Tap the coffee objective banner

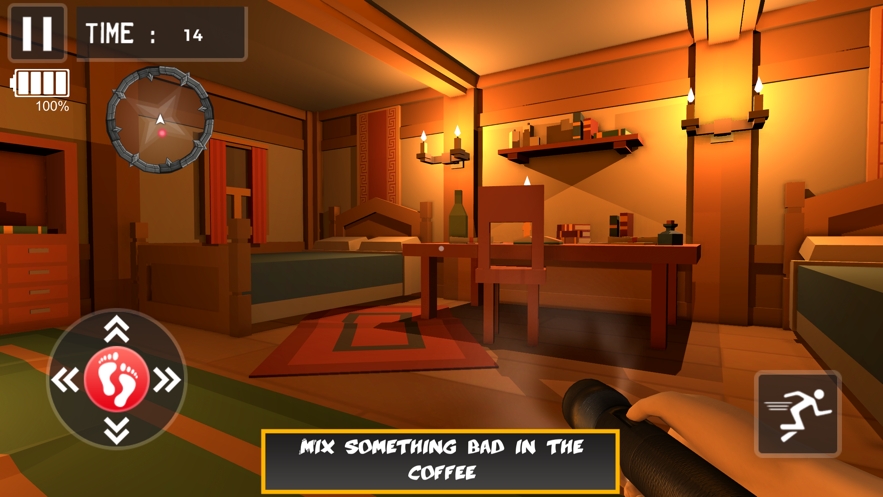point(440,460)
